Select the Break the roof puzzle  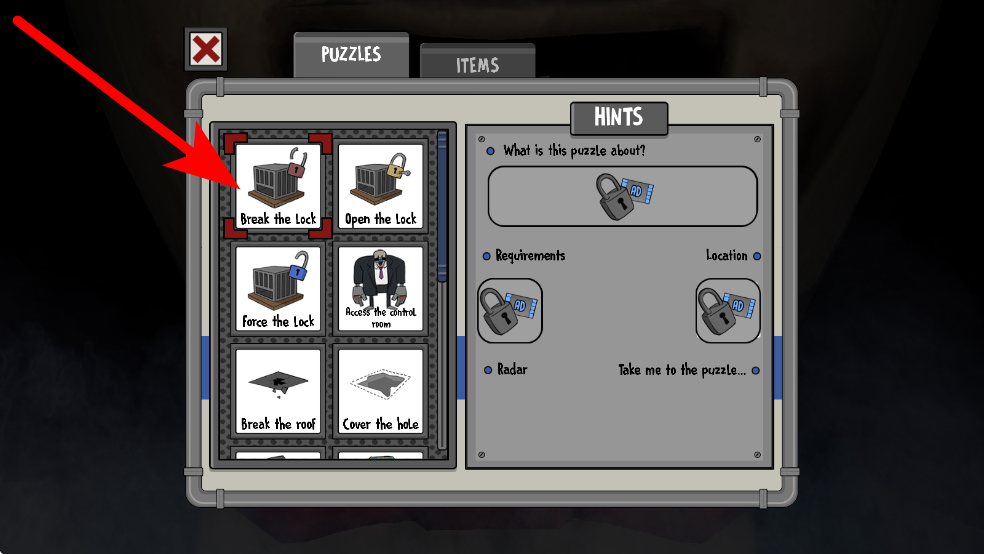(x=278, y=391)
